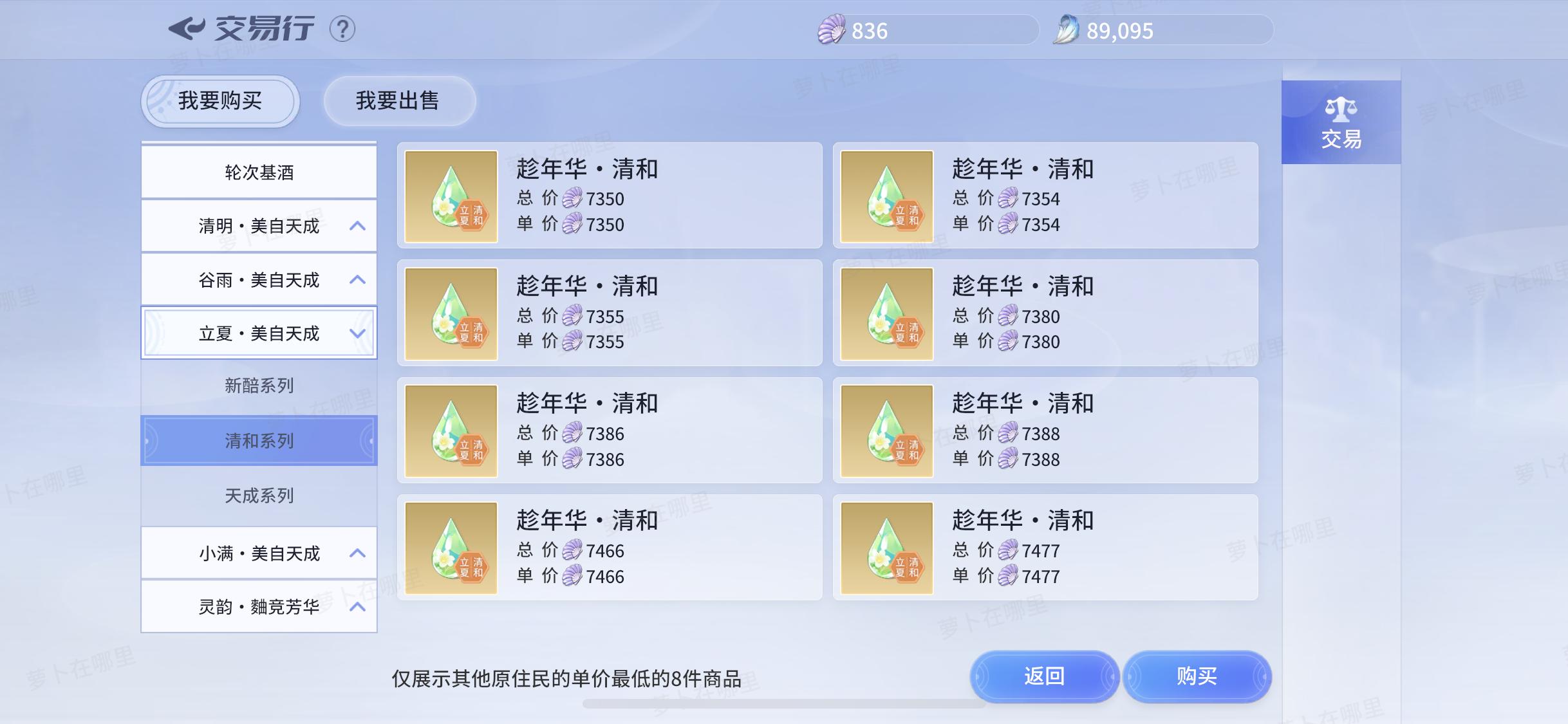Viewport: 1568px width, 724px height.
Task: Switch to the 我要出售 tab
Action: (x=399, y=100)
